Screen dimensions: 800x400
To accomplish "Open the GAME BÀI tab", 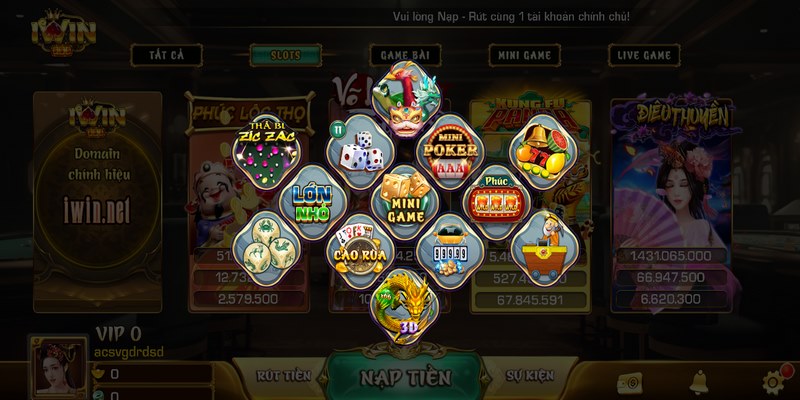I will pyautogui.click(x=406, y=56).
